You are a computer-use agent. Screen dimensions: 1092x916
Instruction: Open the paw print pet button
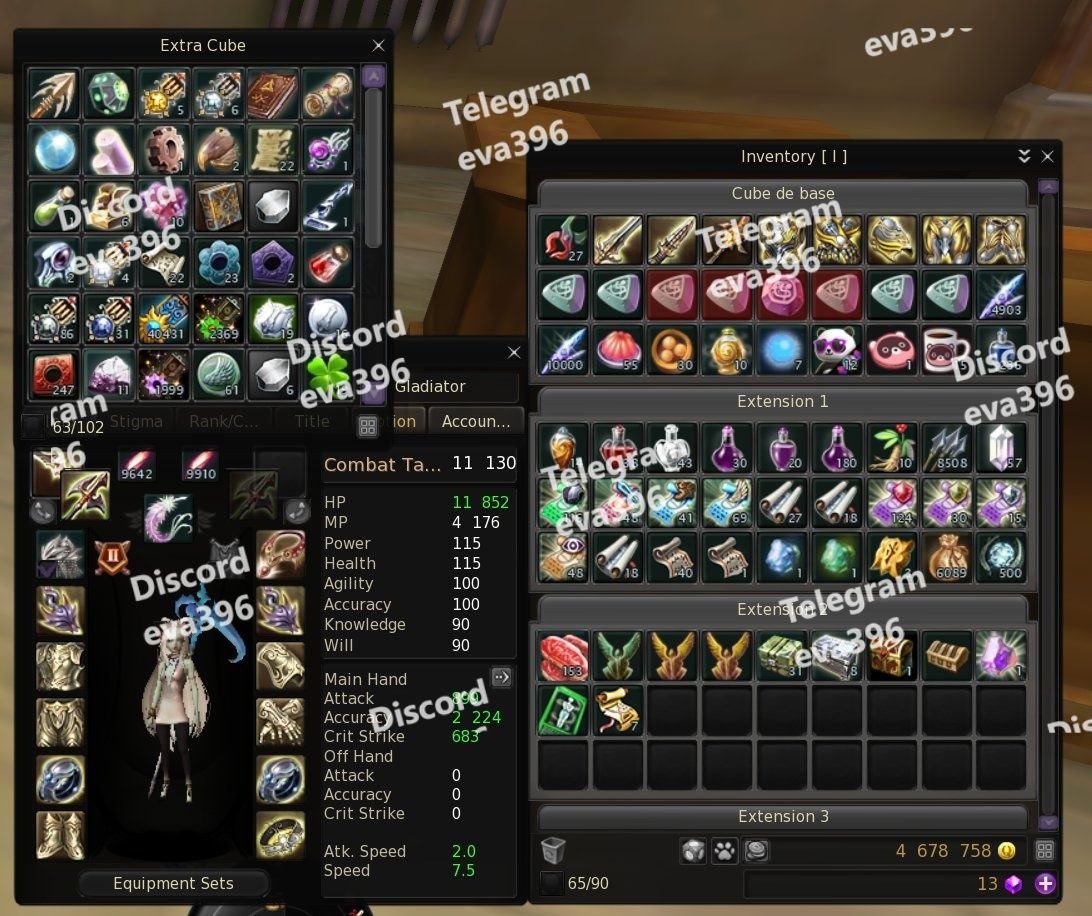coord(724,851)
